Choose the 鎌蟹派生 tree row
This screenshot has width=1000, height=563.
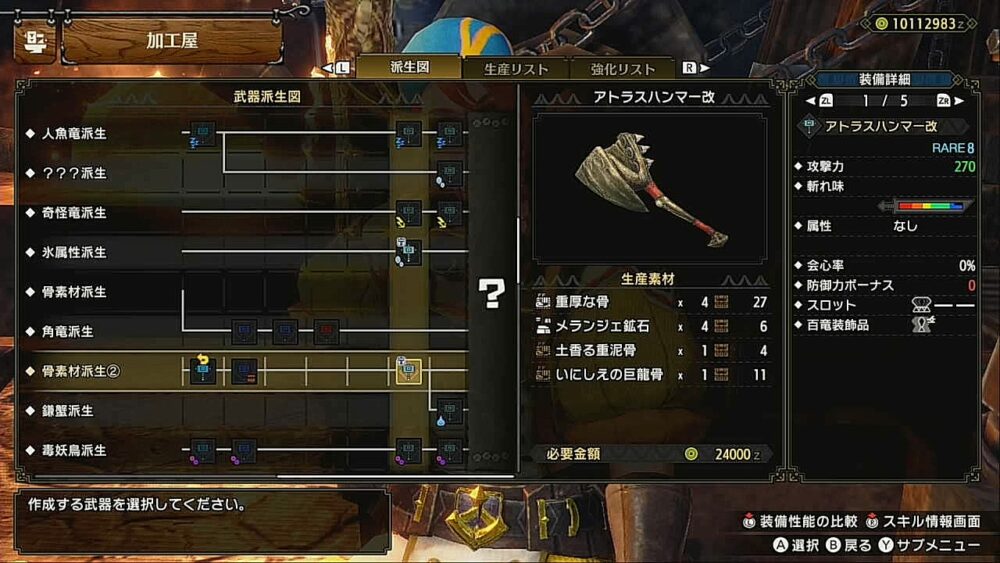click(68, 411)
